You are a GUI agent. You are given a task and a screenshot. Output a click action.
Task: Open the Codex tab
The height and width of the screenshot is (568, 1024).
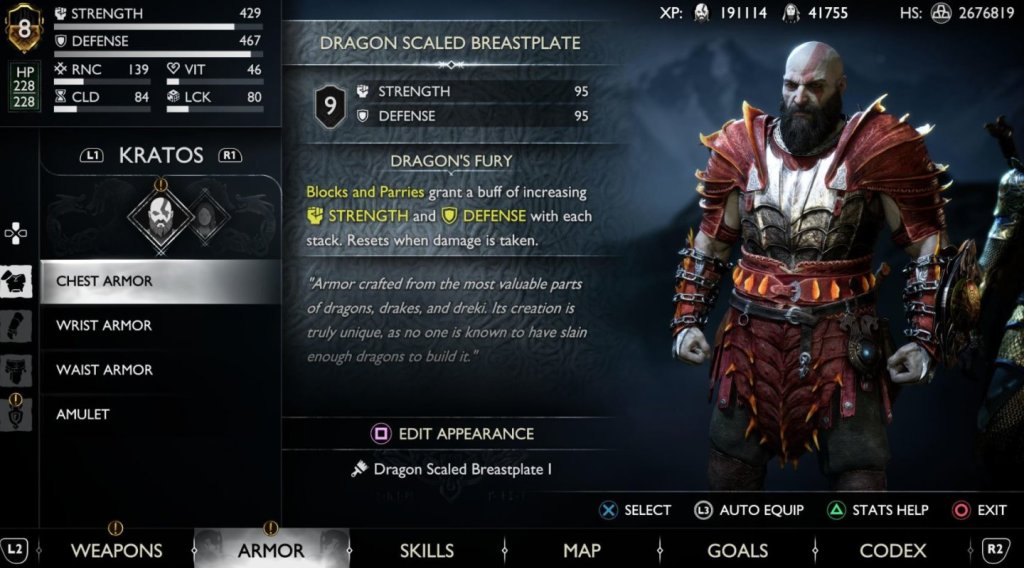tap(893, 550)
